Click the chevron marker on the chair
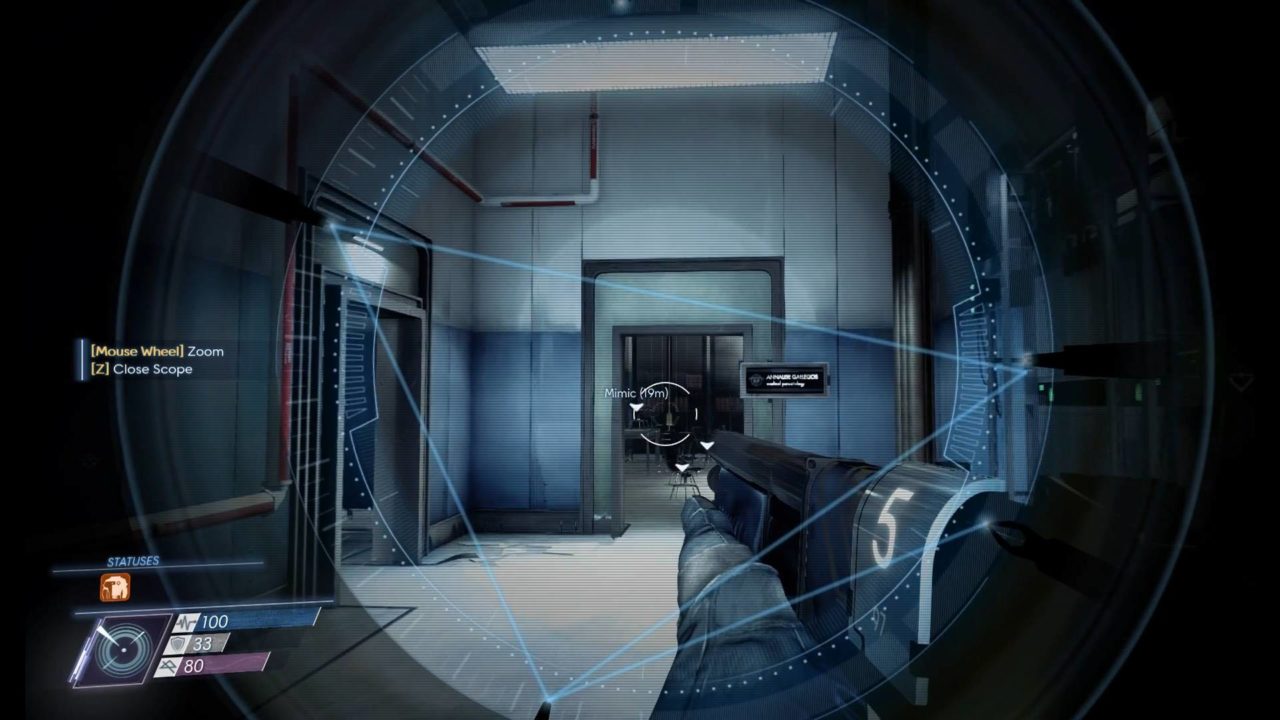This screenshot has width=1280, height=720. click(x=682, y=467)
